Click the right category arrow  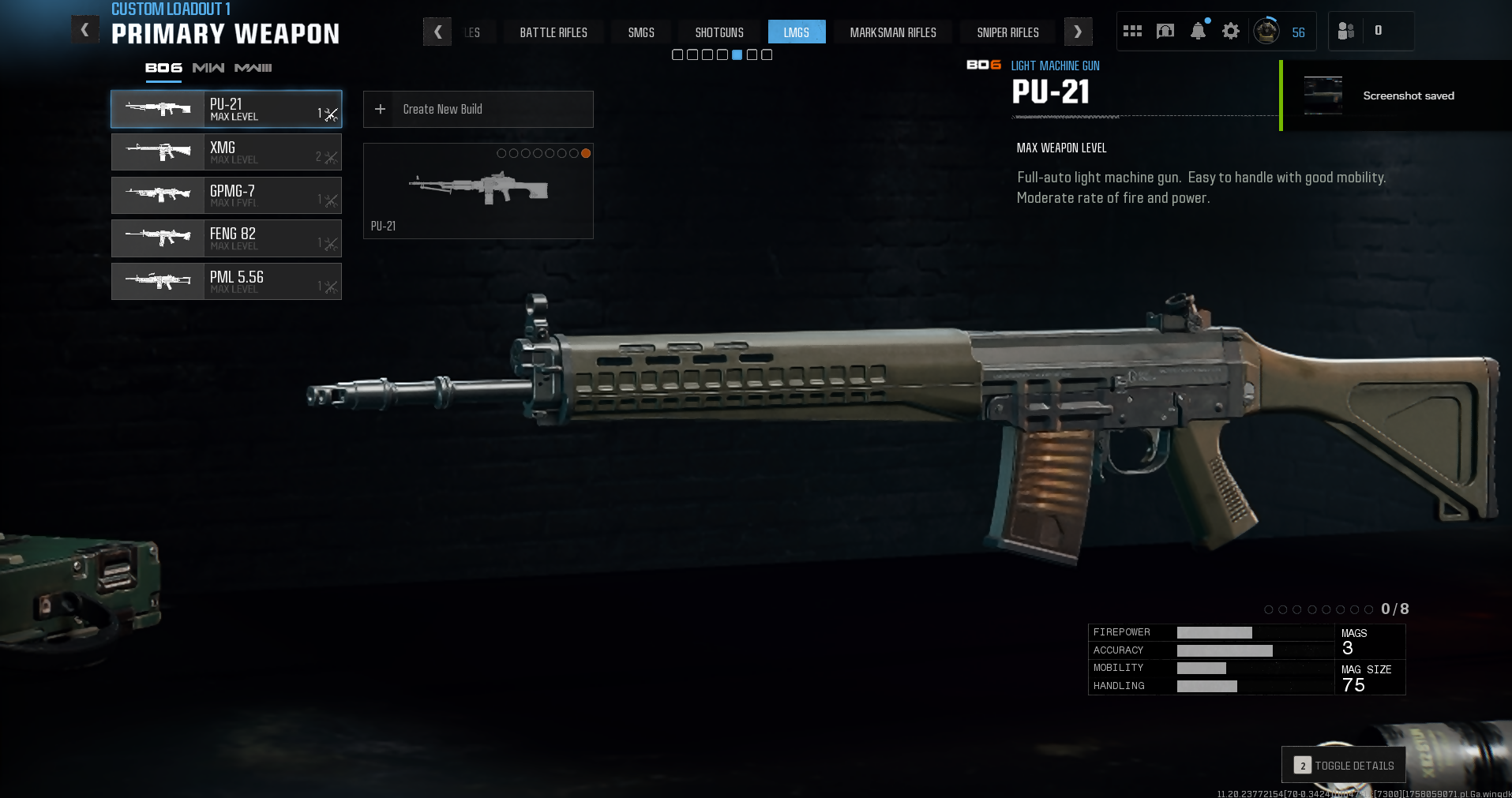click(x=1078, y=32)
